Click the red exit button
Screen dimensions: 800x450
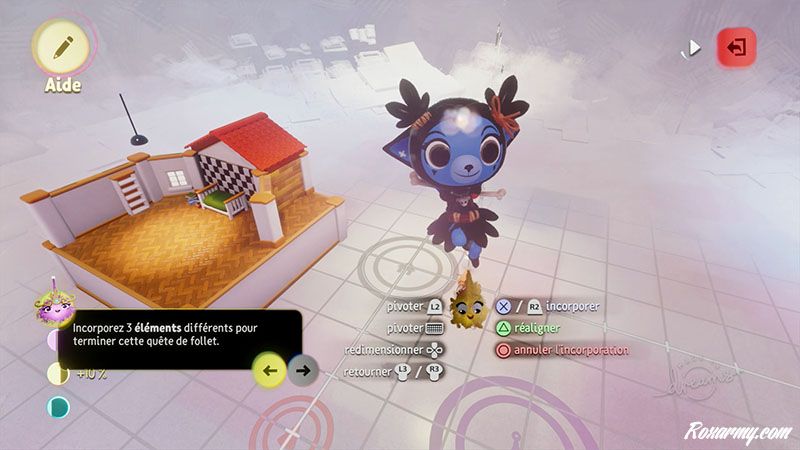coord(735,47)
